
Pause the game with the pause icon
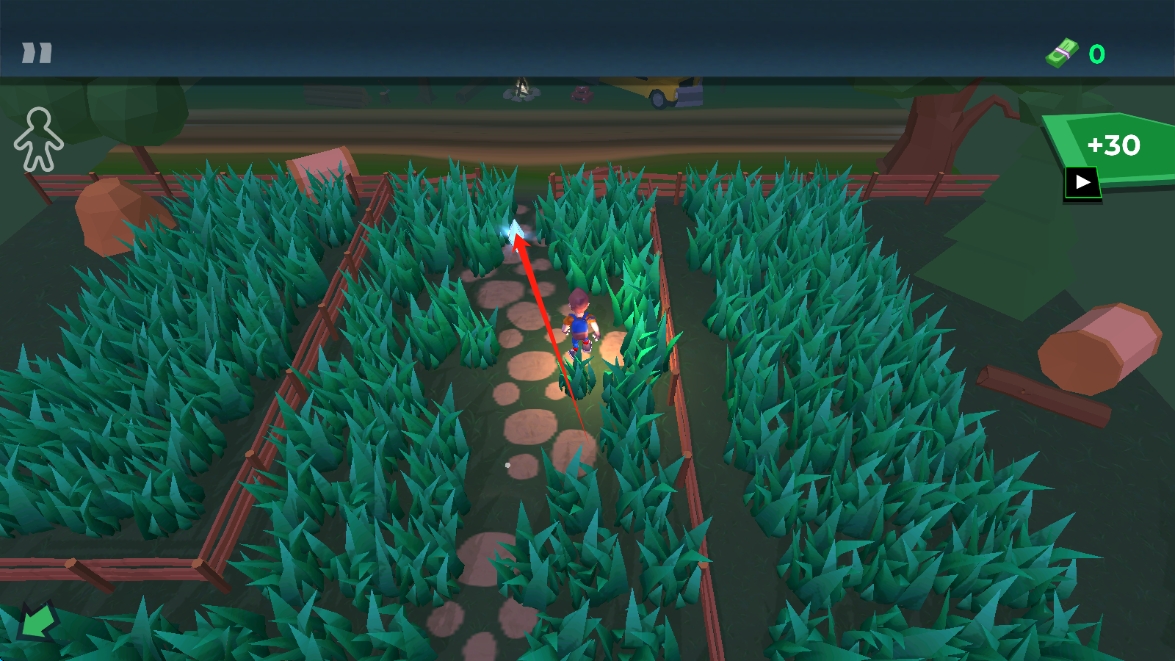[x=37, y=53]
